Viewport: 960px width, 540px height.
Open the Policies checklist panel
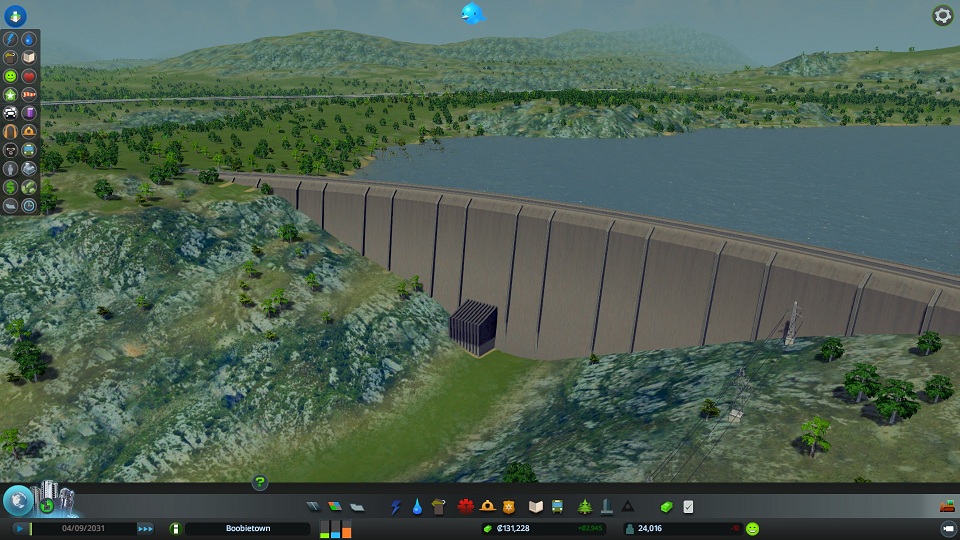688,507
